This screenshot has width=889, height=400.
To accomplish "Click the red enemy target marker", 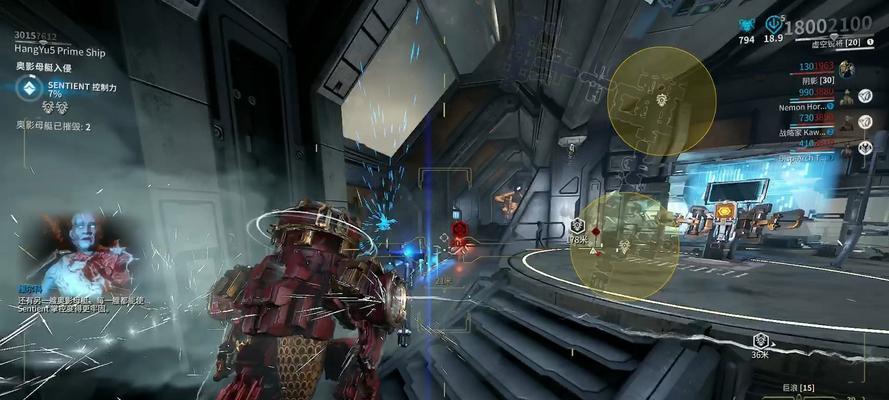I will pos(460,230).
